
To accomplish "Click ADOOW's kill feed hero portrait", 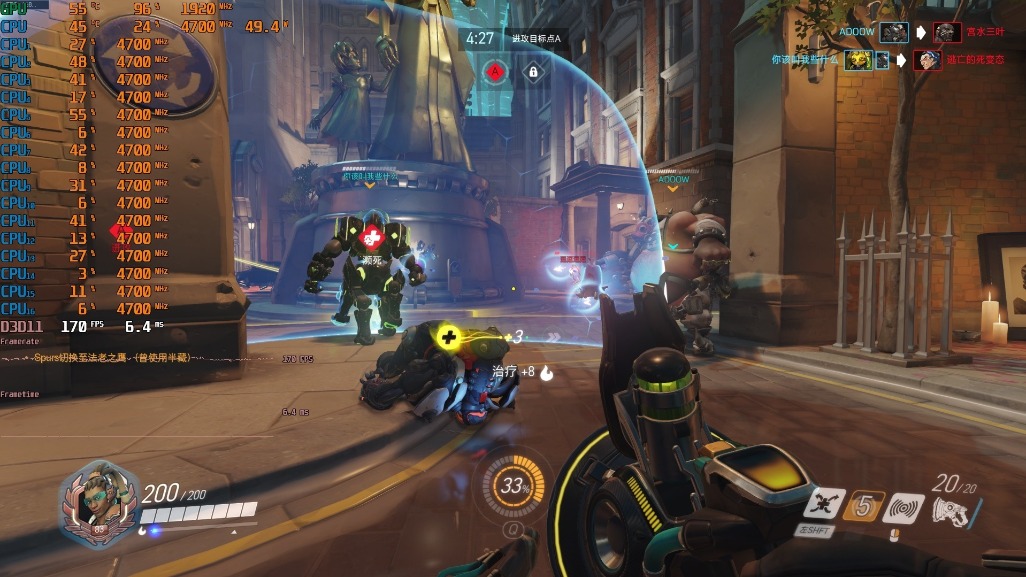I will click(894, 32).
